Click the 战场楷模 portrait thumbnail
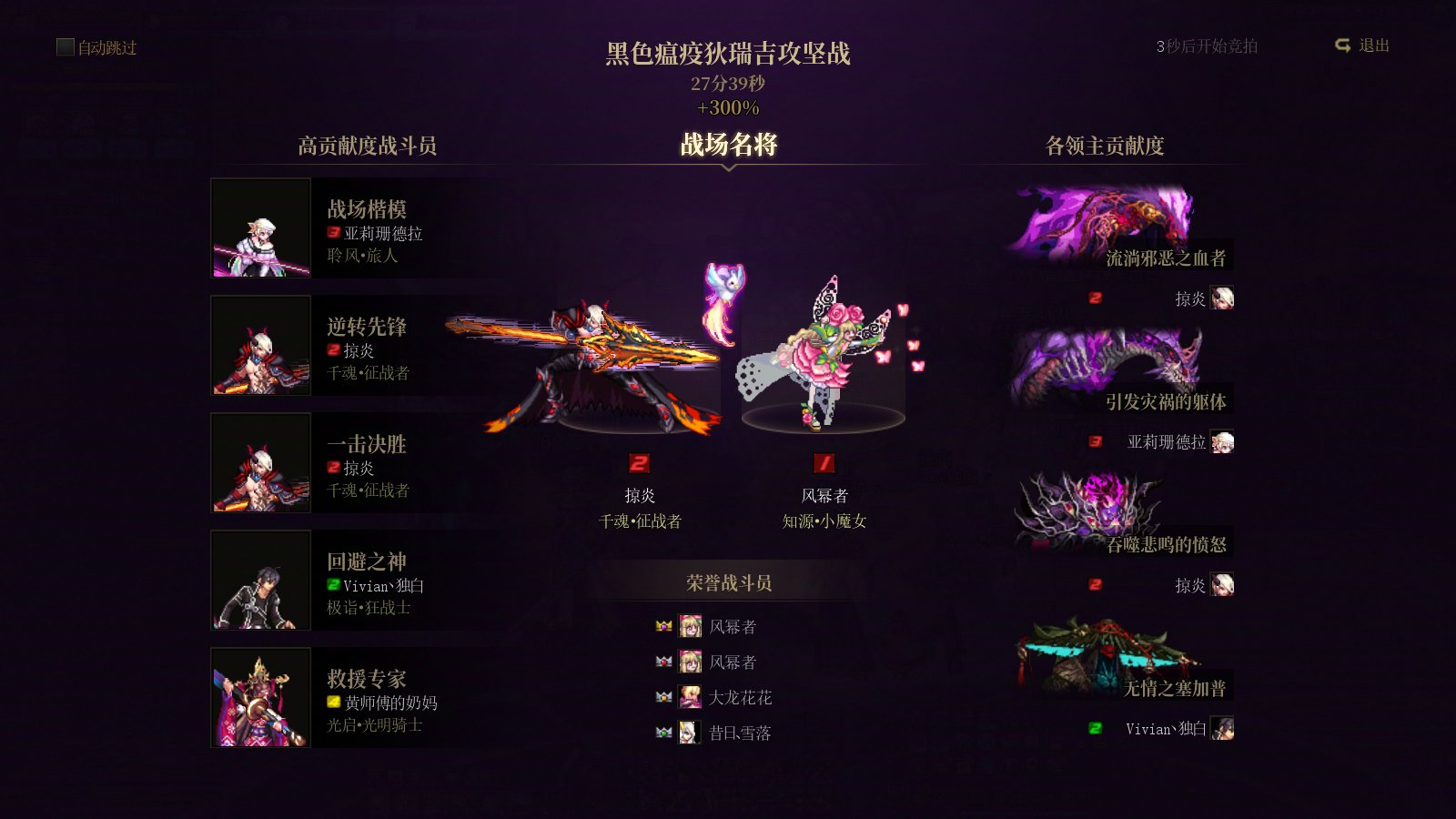 coord(260,228)
